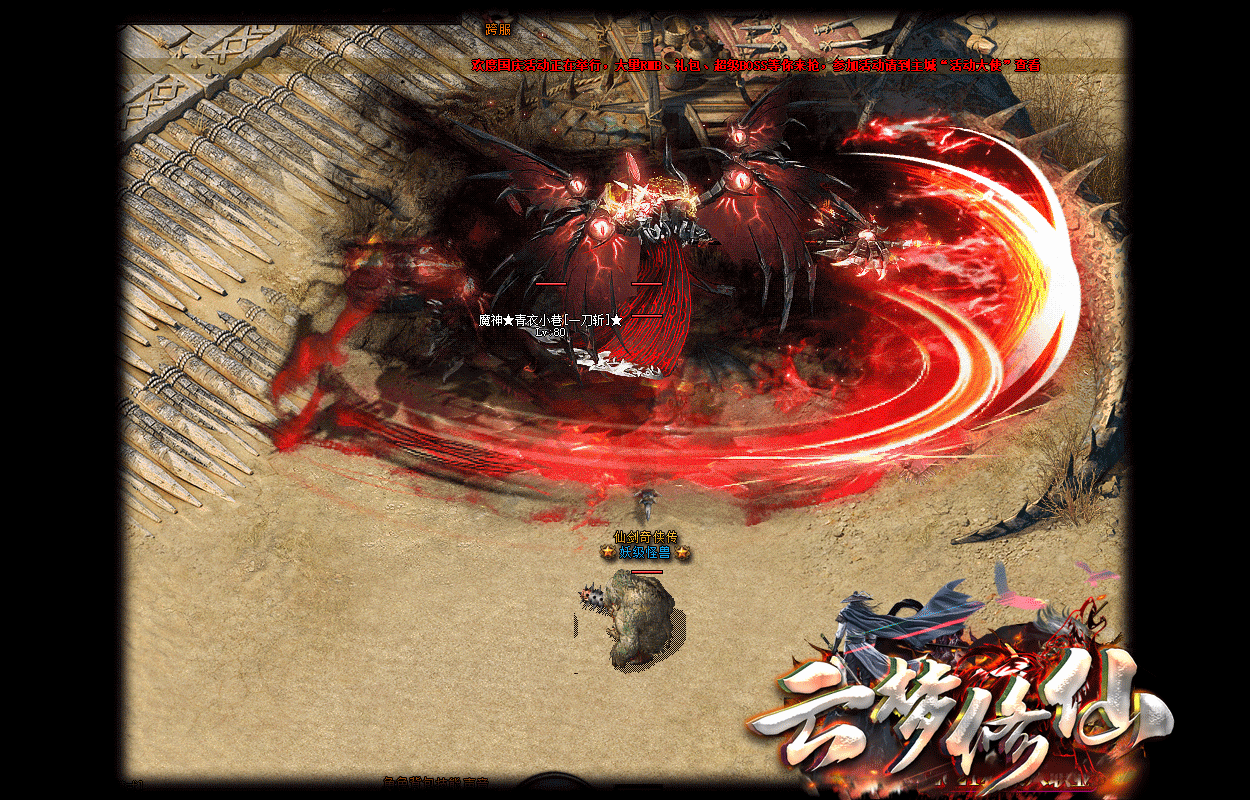Click the 跨服 cross-server label

498,30
